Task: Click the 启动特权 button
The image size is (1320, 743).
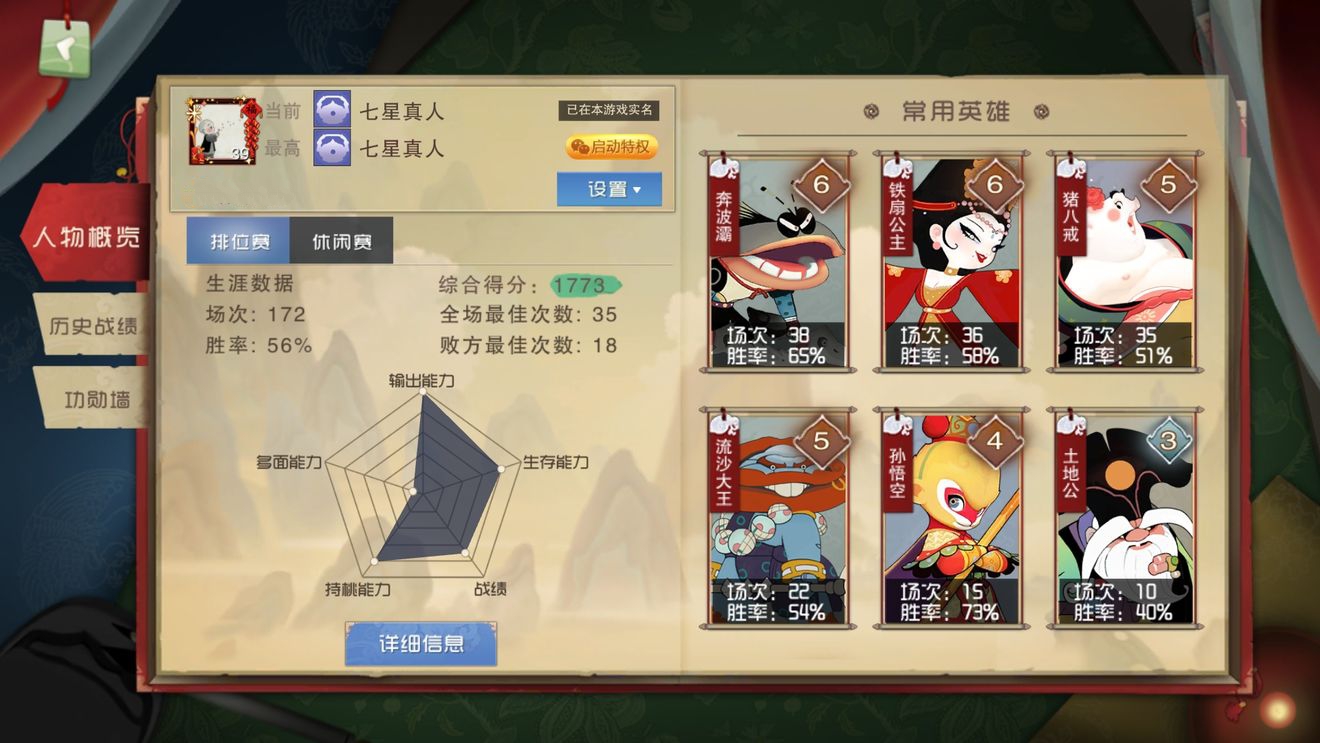Action: pos(612,147)
